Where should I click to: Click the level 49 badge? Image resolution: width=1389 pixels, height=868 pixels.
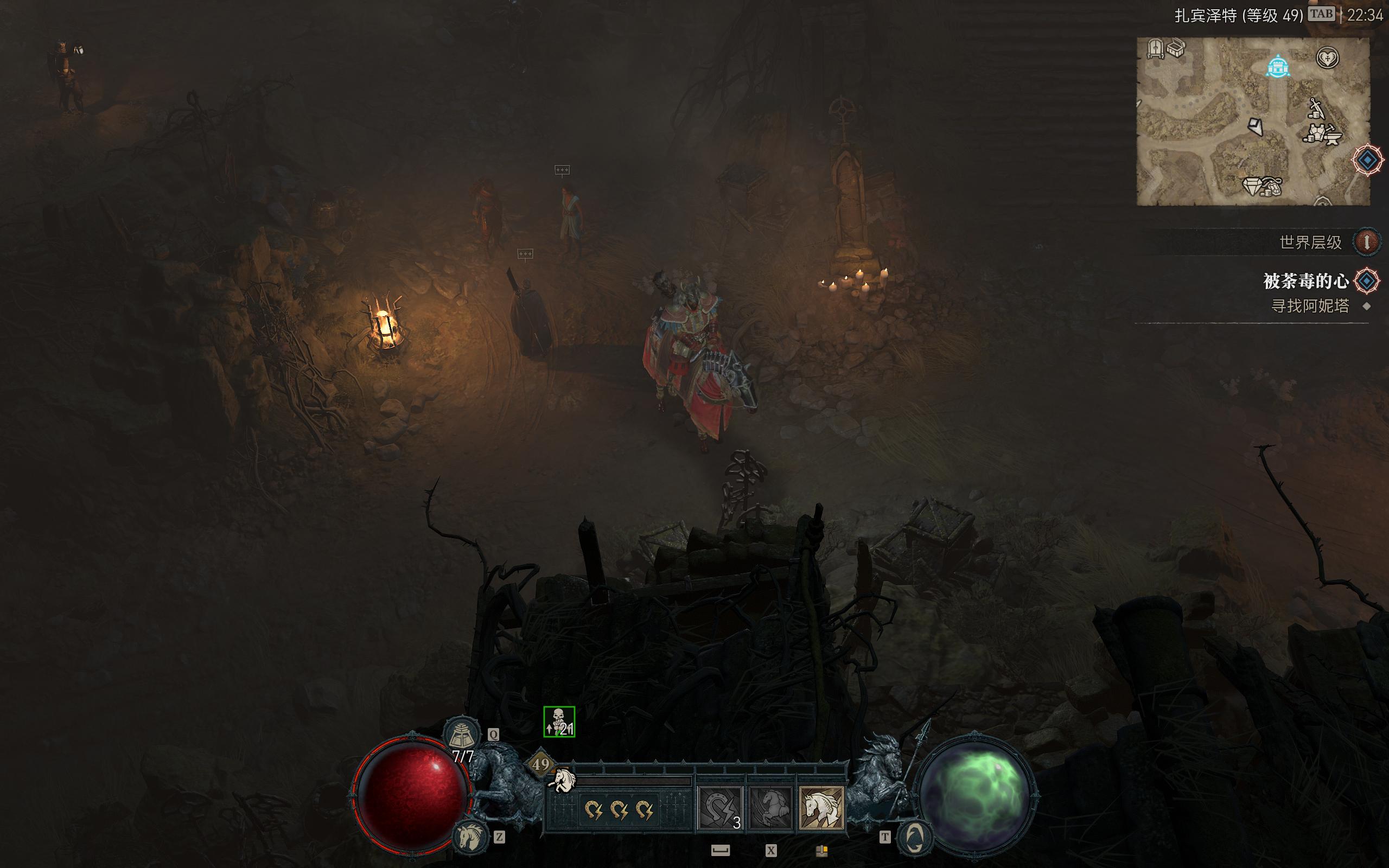540,764
